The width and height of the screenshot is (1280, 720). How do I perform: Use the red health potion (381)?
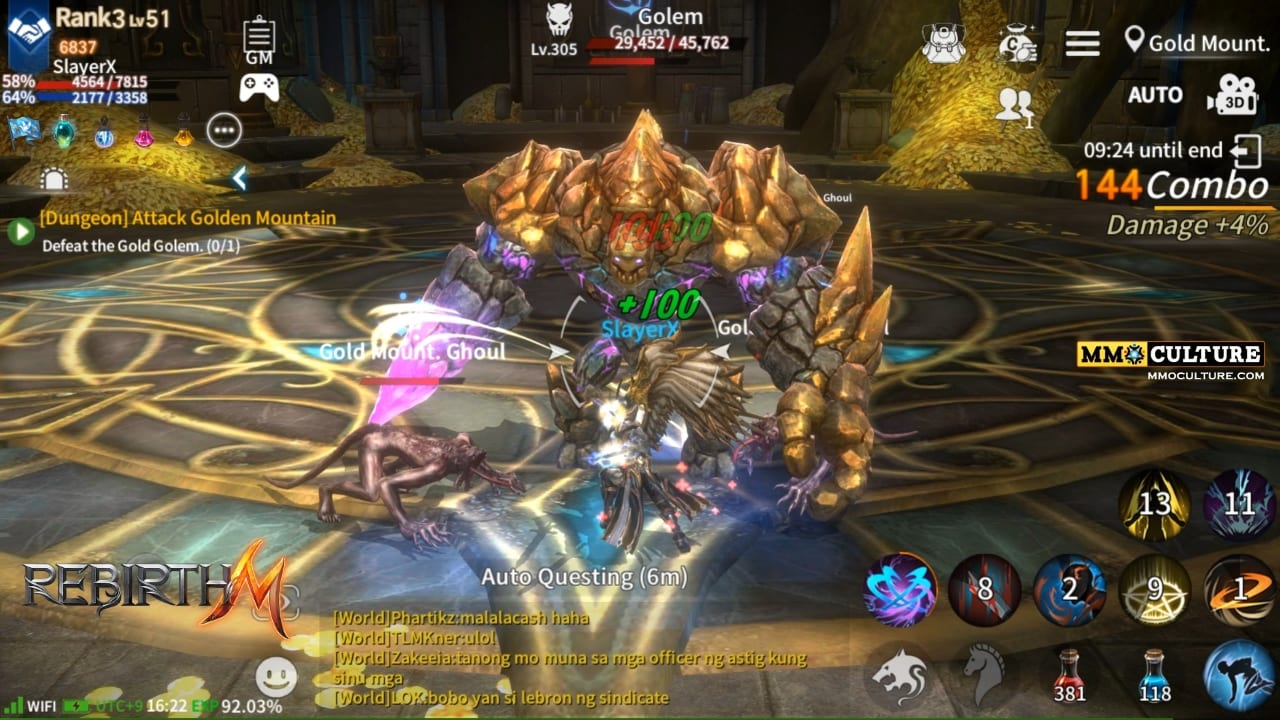[x=1069, y=674]
